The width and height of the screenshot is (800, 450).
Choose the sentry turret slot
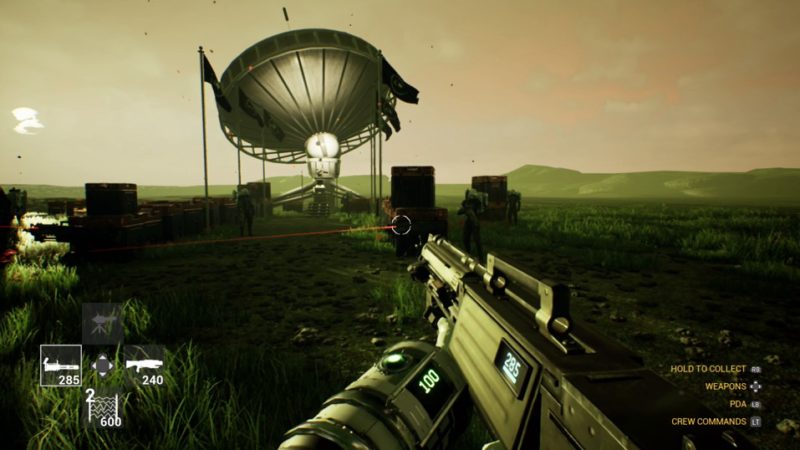click(x=103, y=323)
